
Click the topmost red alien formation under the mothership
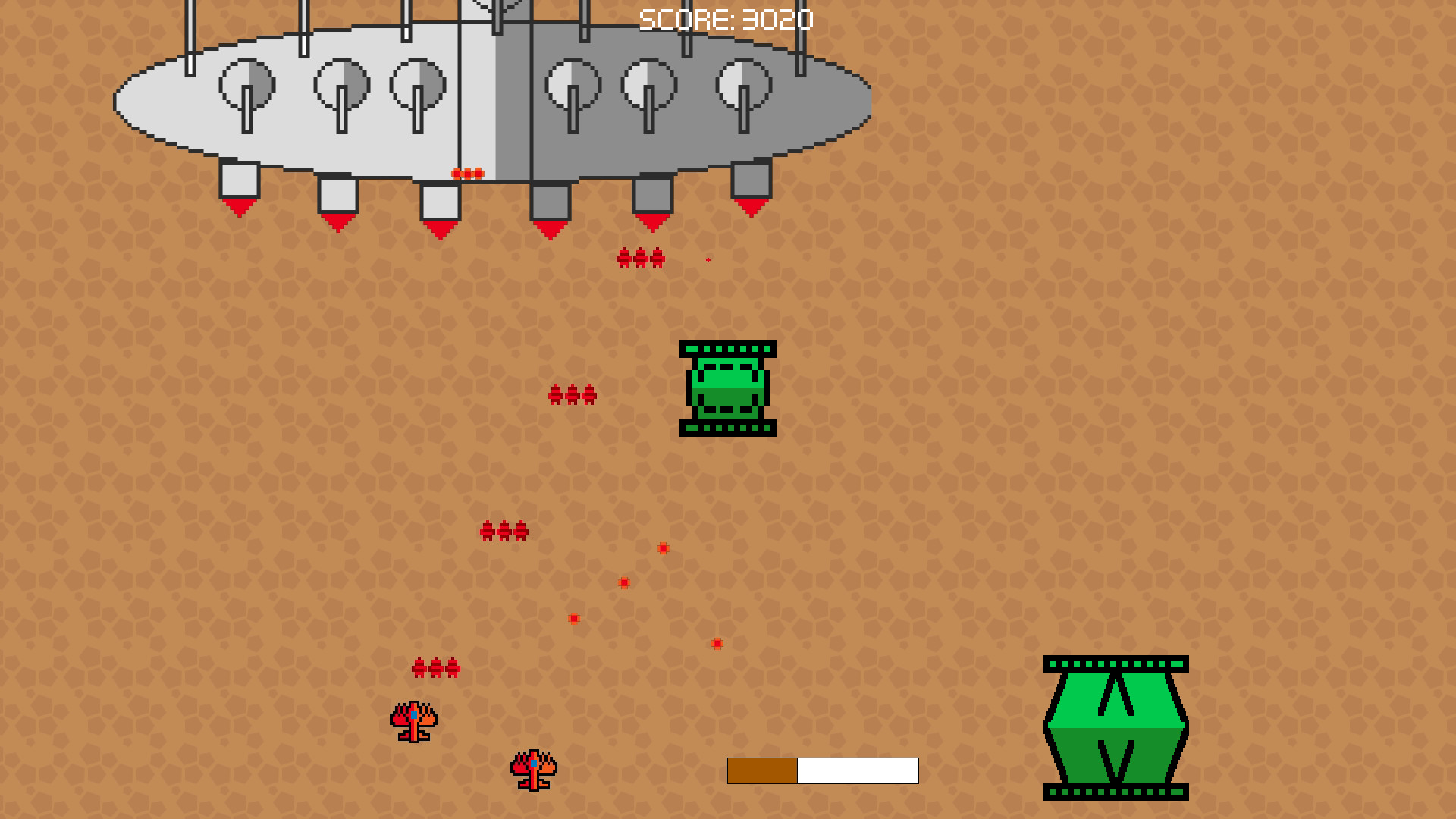click(x=639, y=258)
